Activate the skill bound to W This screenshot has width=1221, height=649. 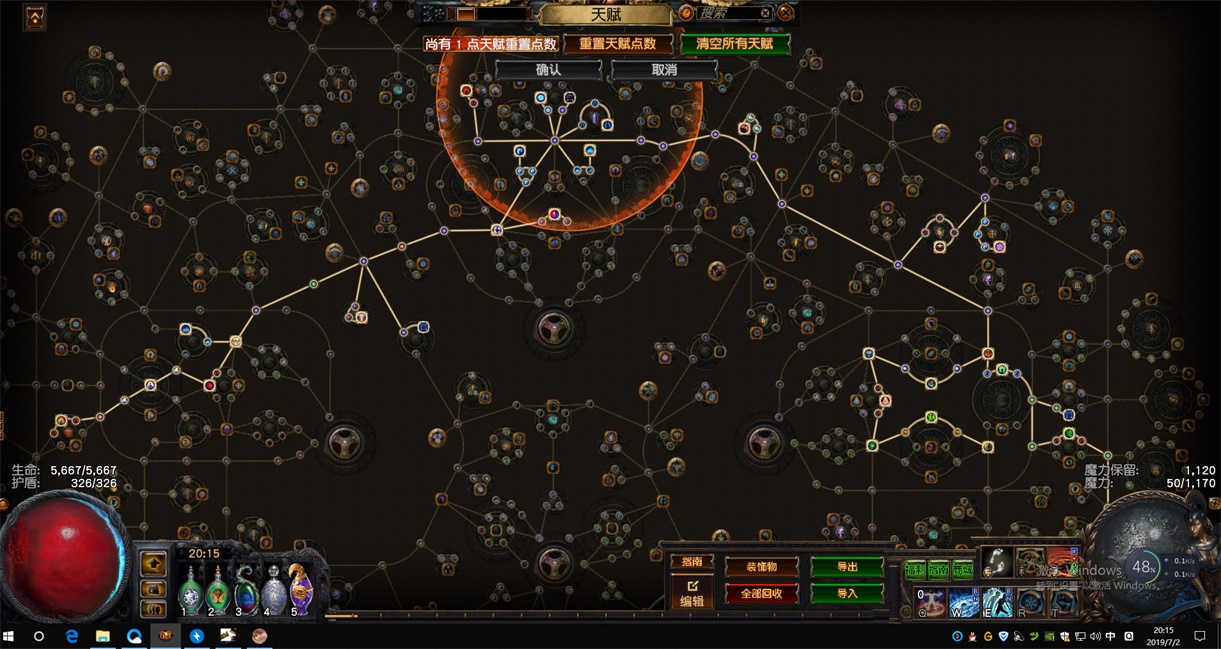[x=963, y=601]
